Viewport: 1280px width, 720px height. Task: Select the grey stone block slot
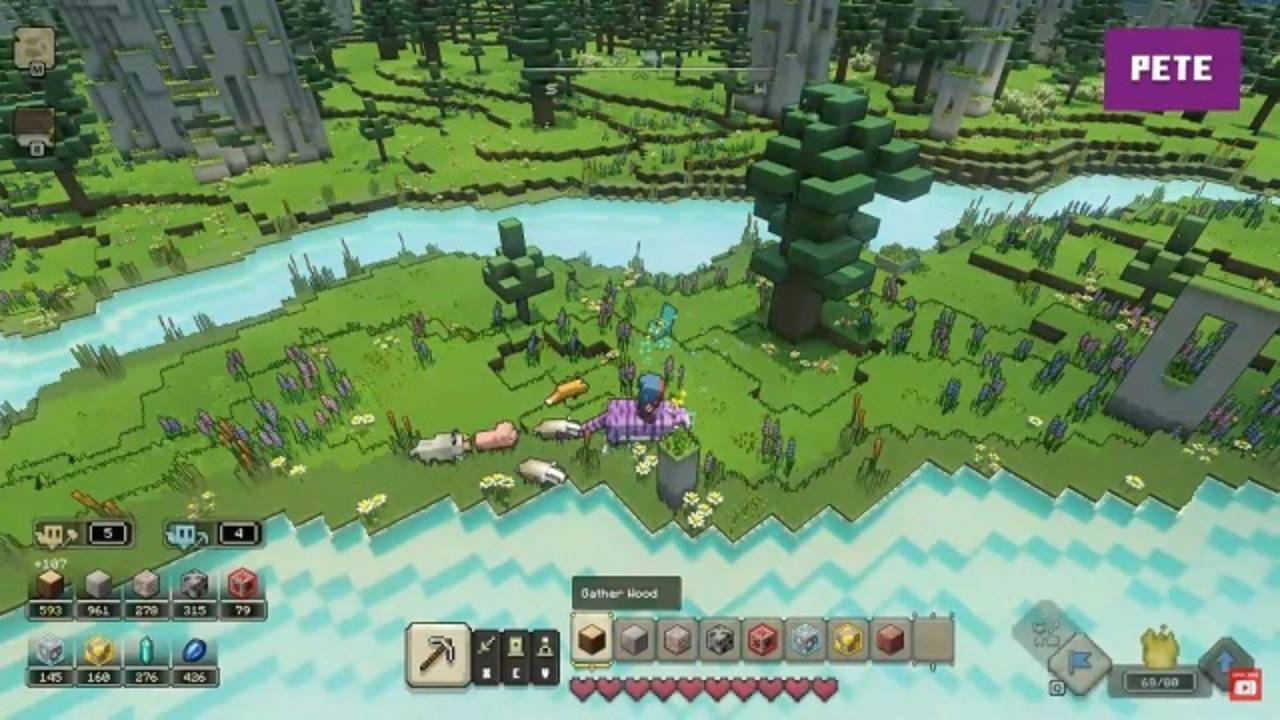(x=634, y=638)
